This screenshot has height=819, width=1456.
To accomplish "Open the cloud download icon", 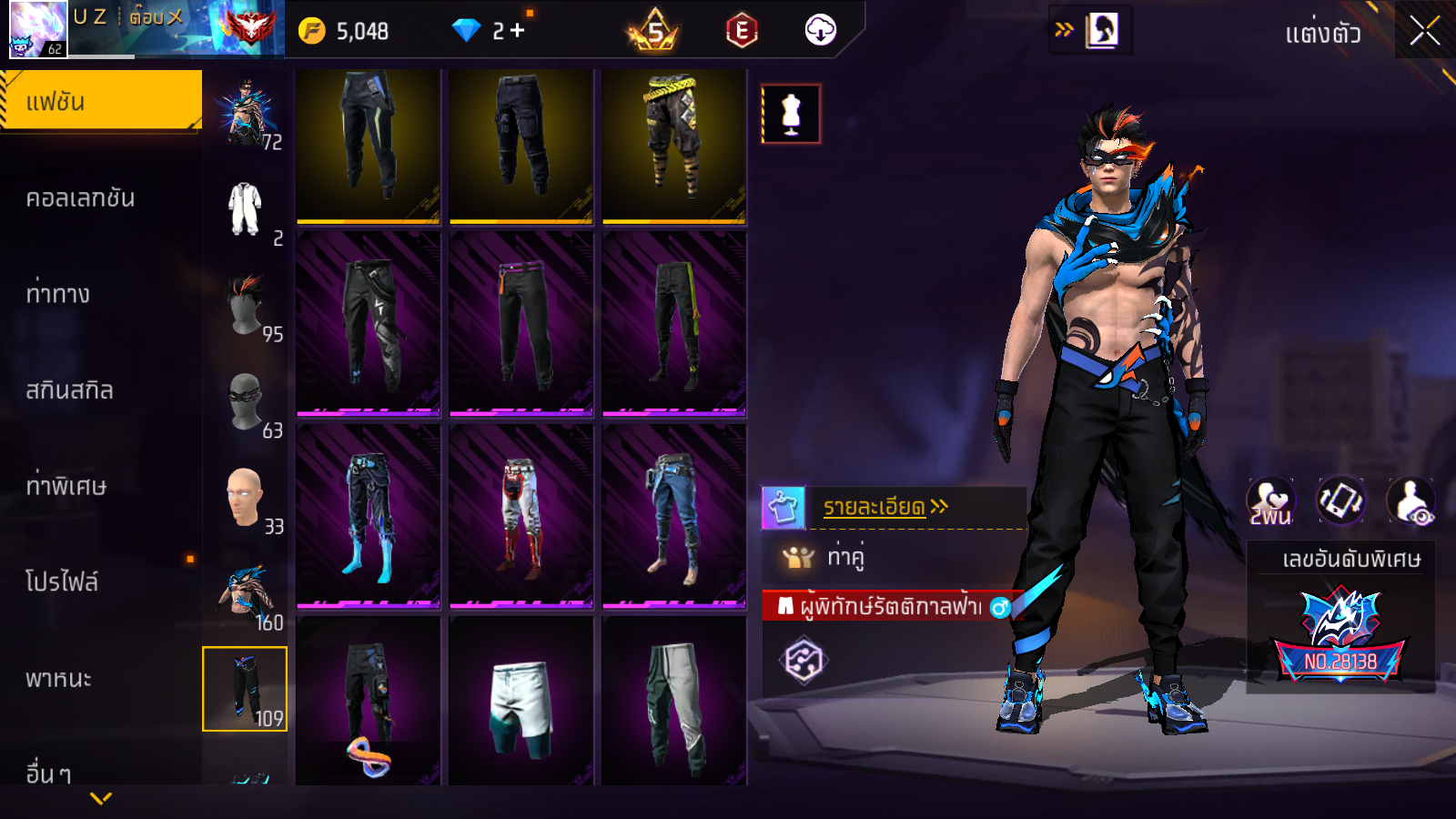I will 821,30.
